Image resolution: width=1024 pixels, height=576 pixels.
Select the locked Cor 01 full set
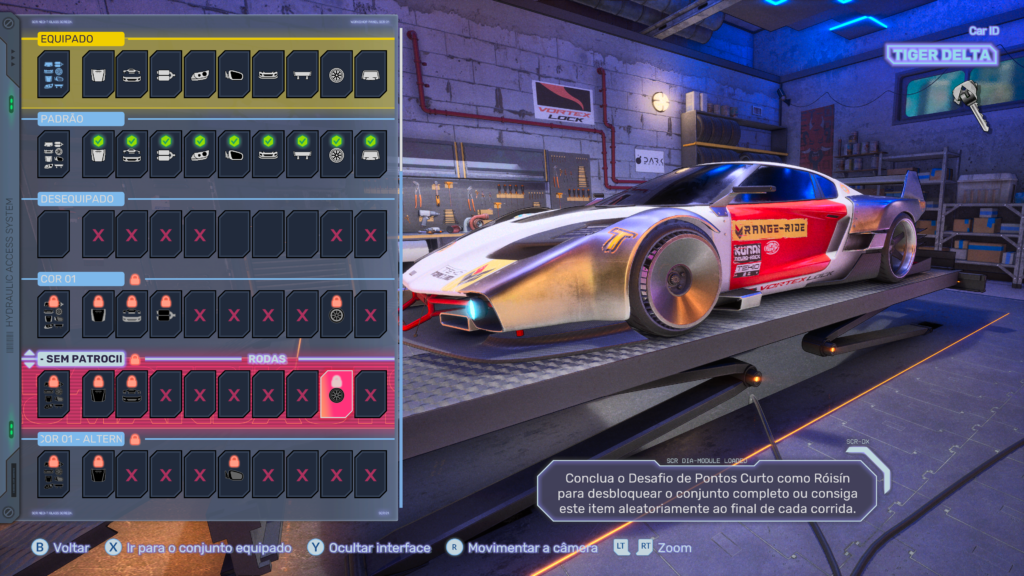point(54,314)
